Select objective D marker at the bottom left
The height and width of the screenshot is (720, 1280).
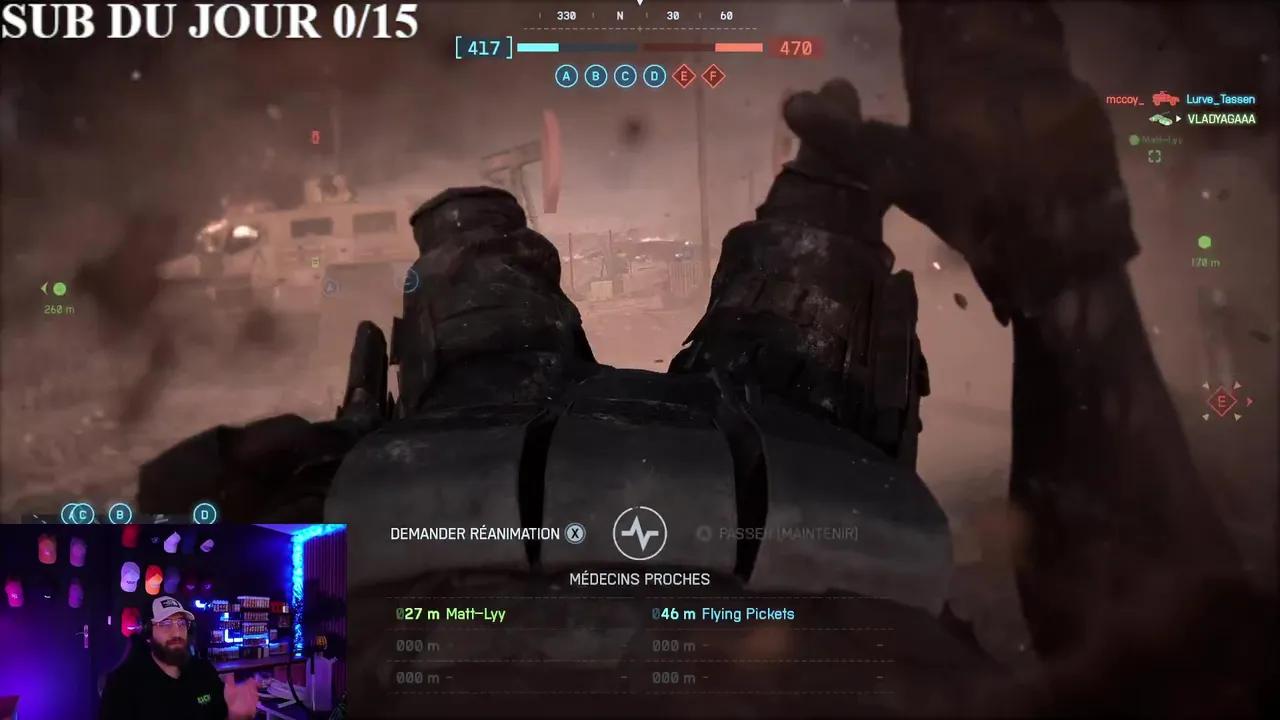(204, 514)
